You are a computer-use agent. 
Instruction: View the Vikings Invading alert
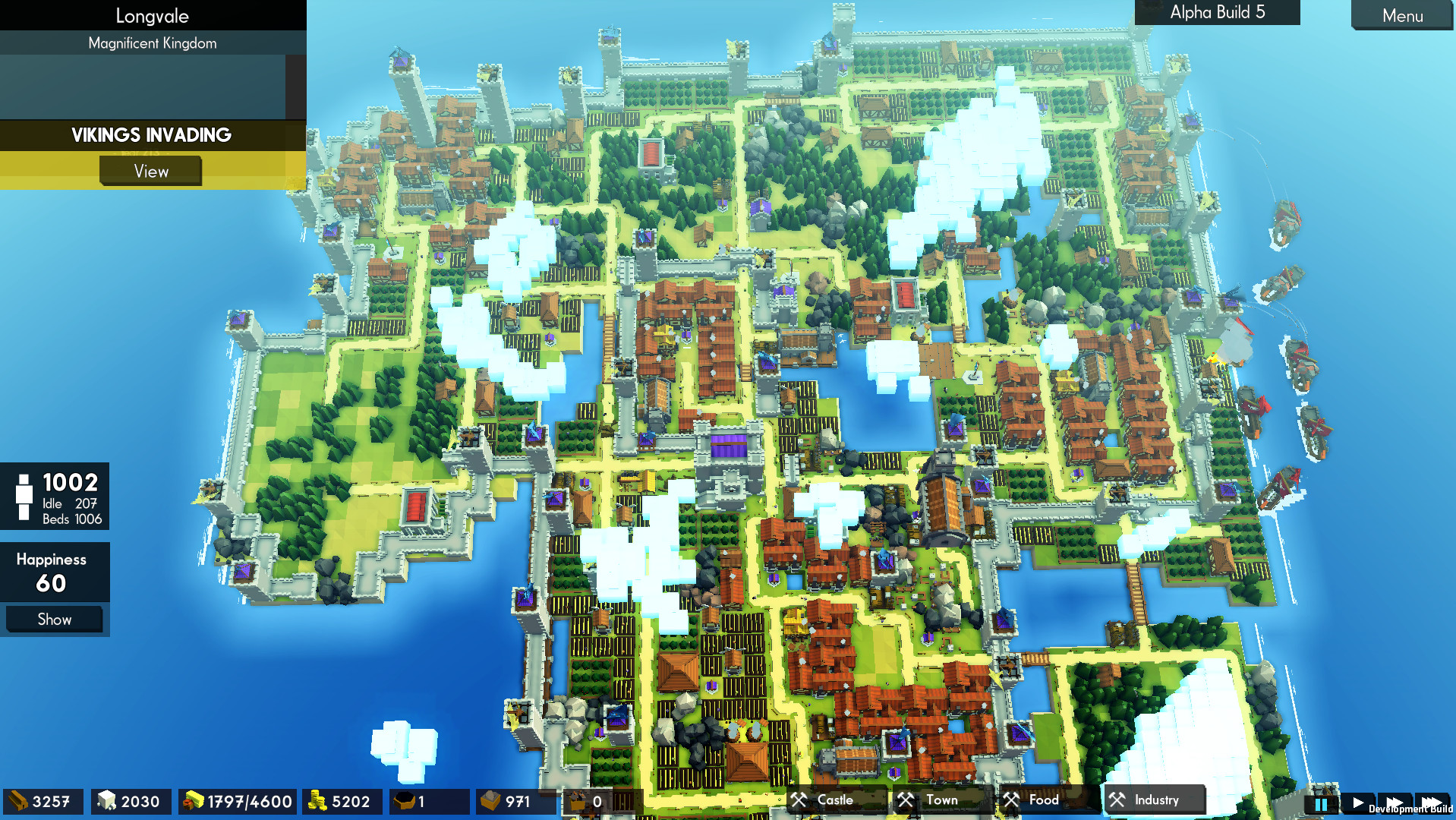(x=150, y=171)
